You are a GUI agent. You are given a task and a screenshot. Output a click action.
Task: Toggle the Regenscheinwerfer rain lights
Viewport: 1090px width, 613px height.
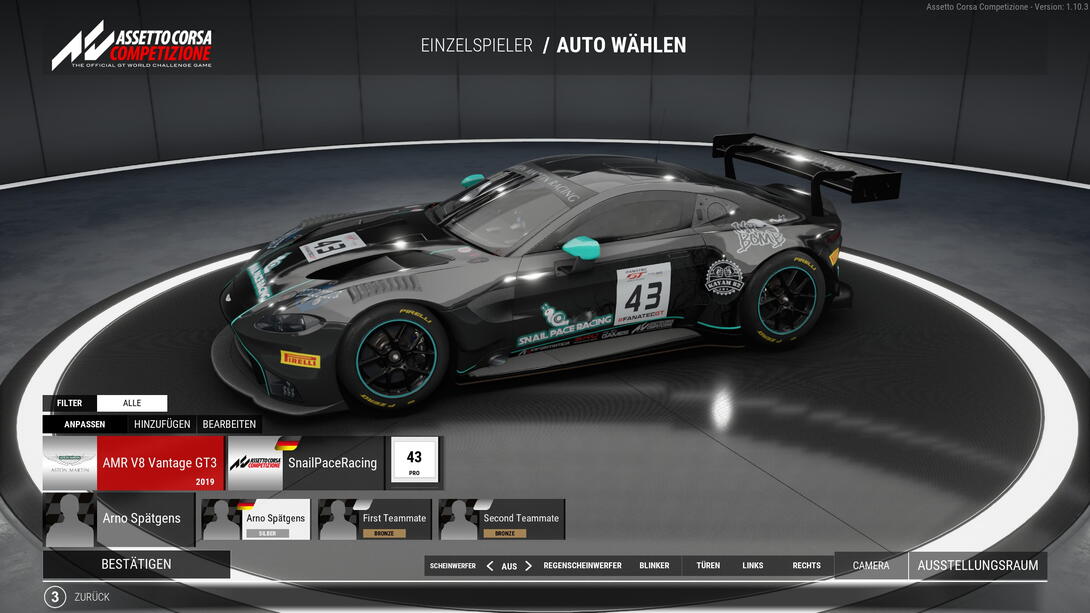pos(583,566)
